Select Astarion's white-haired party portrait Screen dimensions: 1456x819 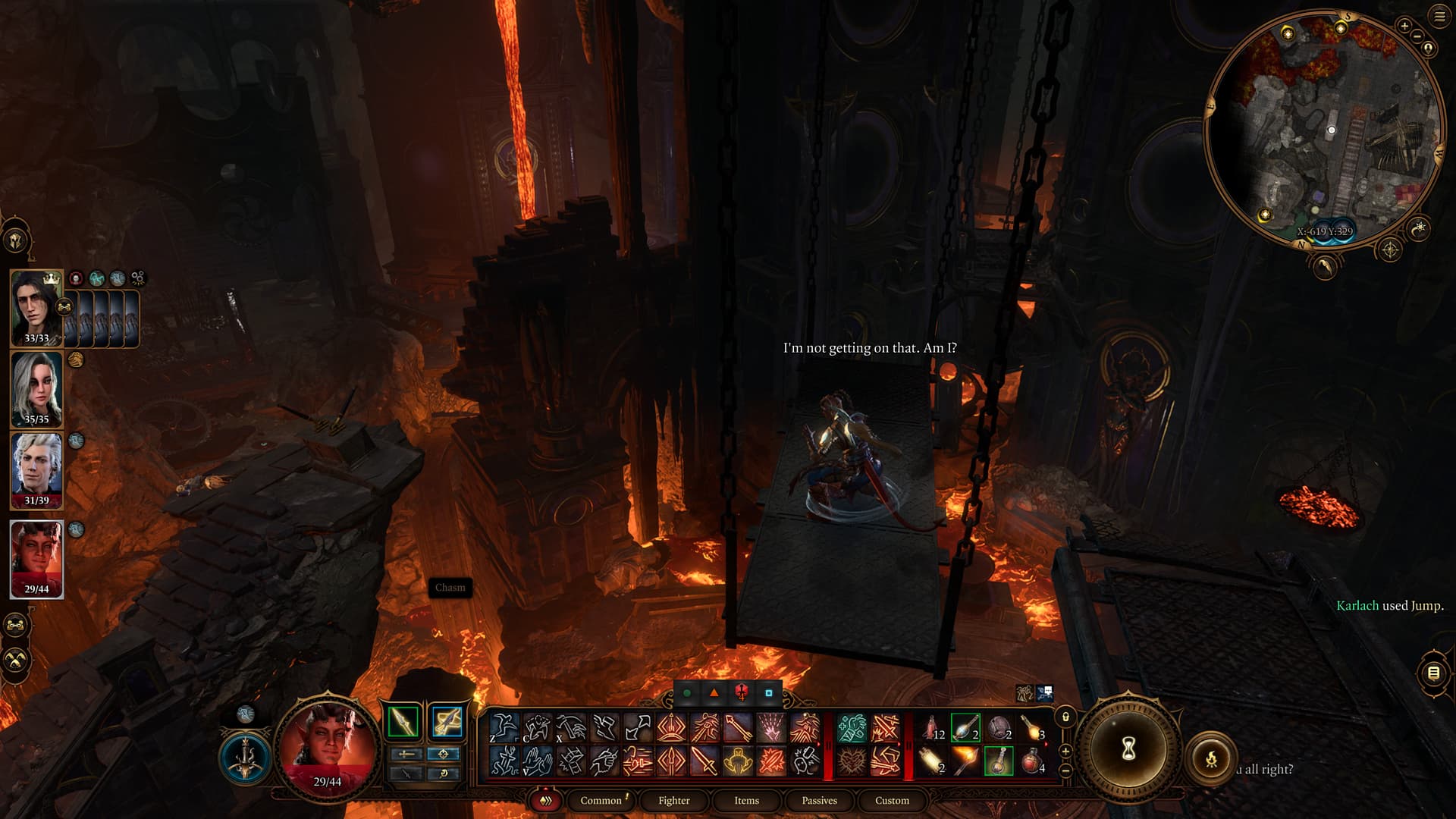[36, 470]
